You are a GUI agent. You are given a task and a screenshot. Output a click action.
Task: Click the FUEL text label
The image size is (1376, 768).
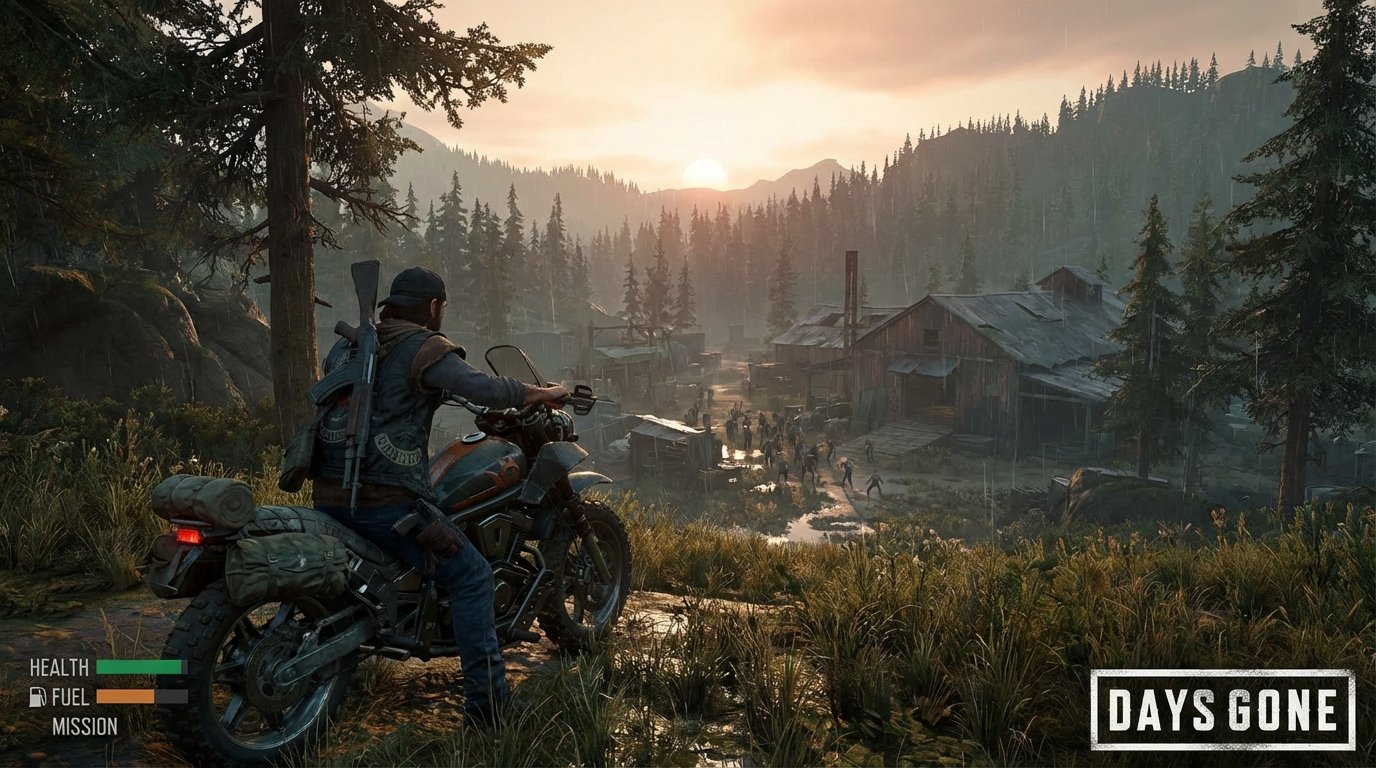coord(70,696)
